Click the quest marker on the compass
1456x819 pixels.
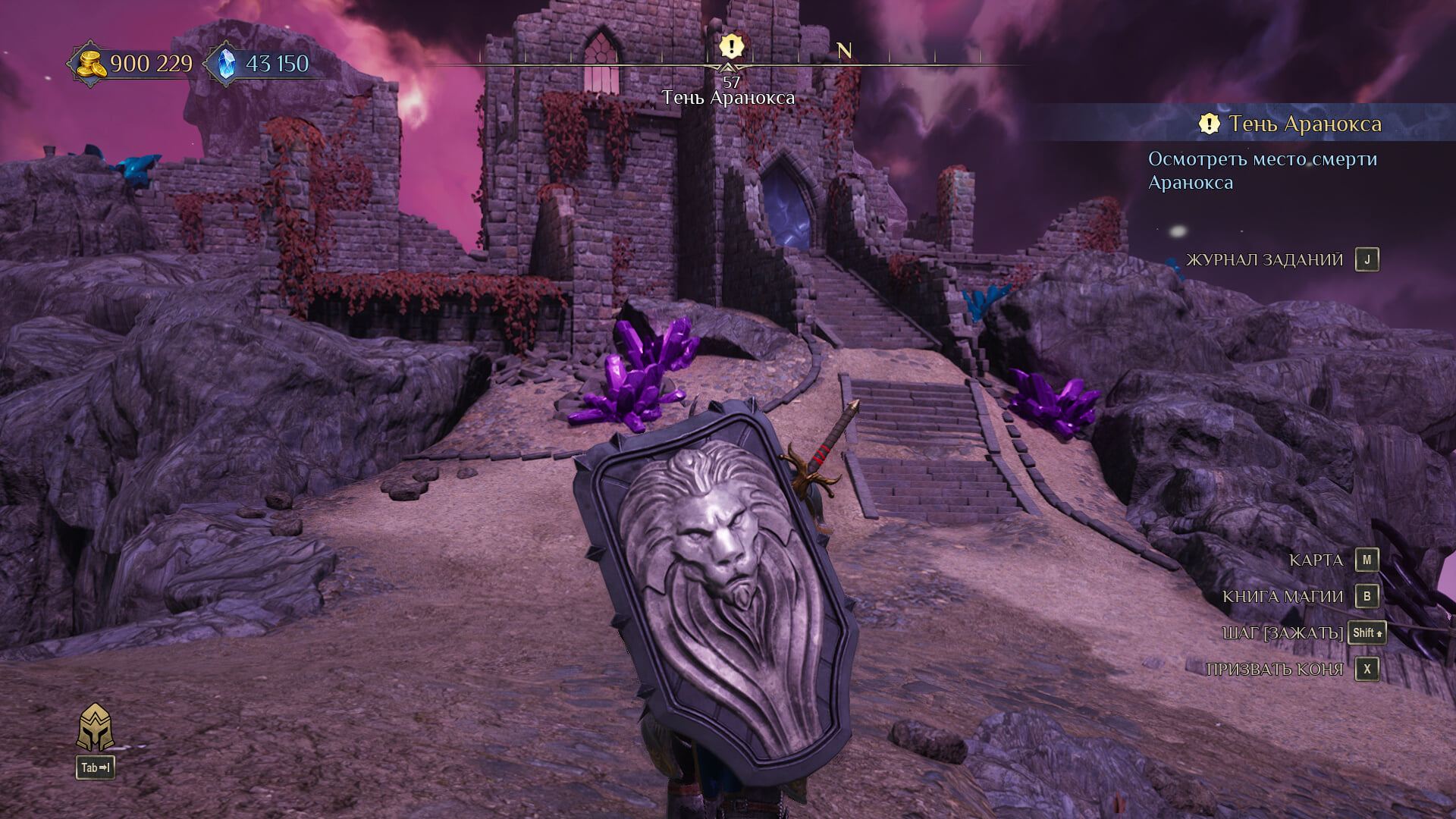pos(731,47)
